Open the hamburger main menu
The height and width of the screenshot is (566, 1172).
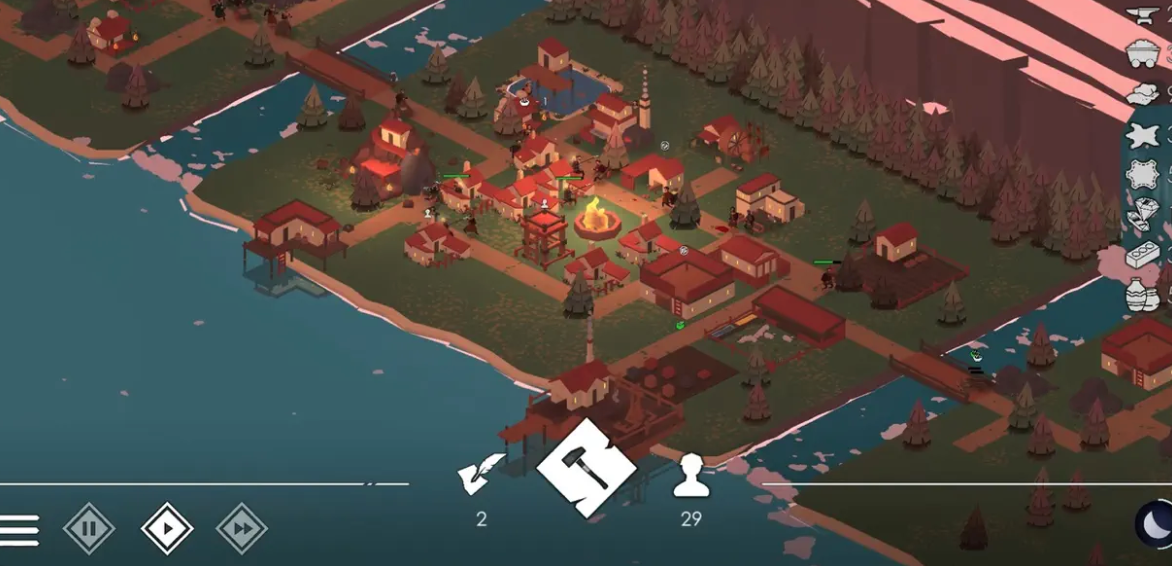[19, 529]
